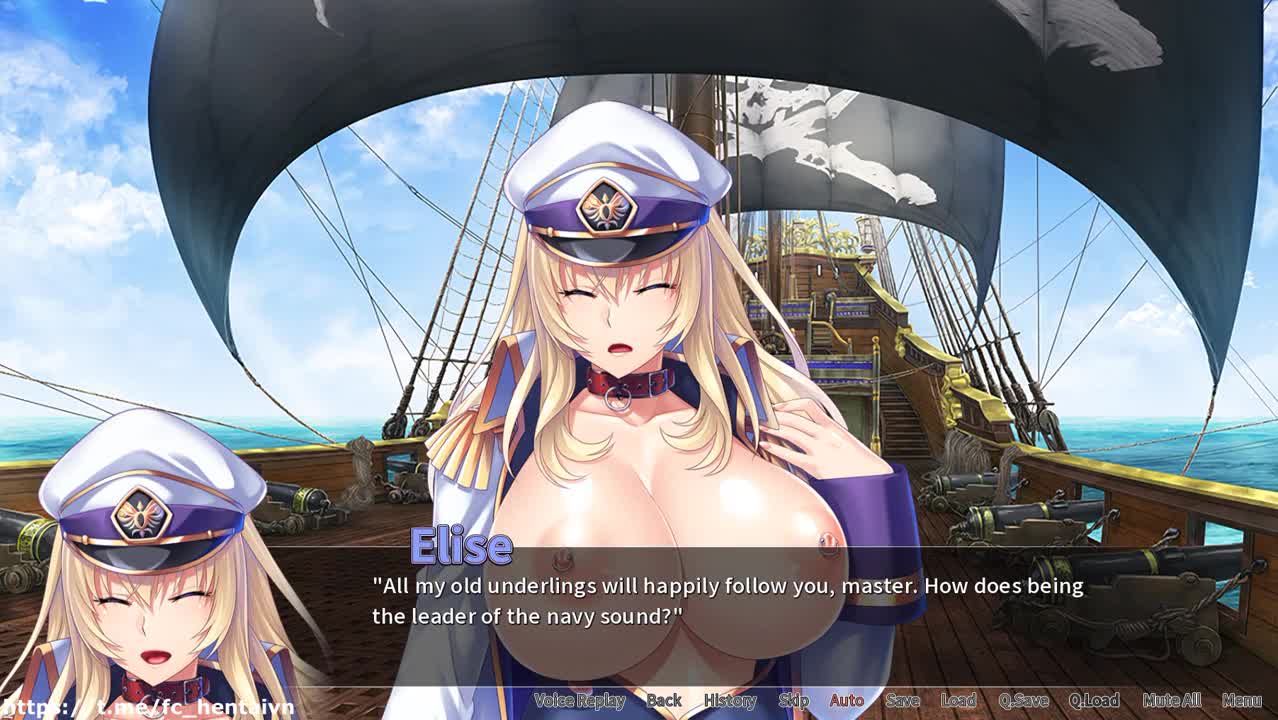
Task: Open the game Menu
Action: tap(1241, 700)
